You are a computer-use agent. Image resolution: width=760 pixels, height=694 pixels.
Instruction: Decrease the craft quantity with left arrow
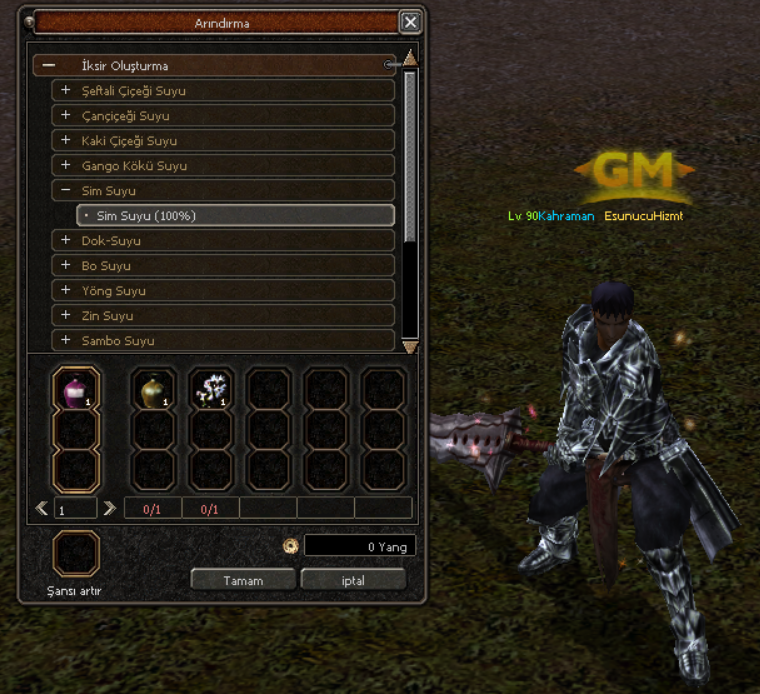tap(42, 509)
